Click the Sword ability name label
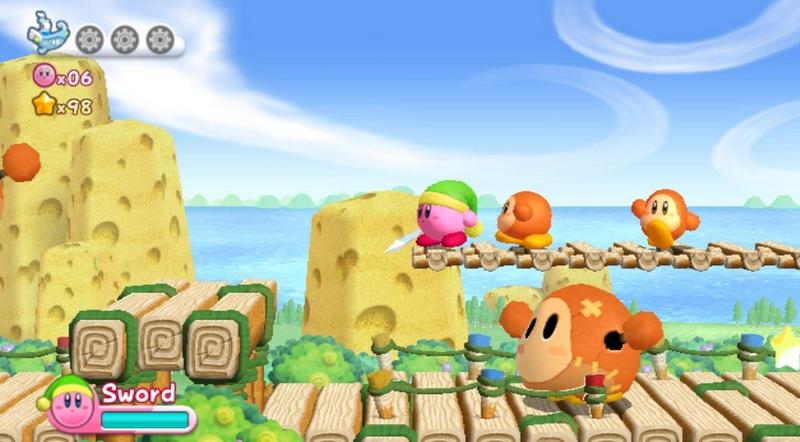The width and height of the screenshot is (800, 442). pos(138,393)
